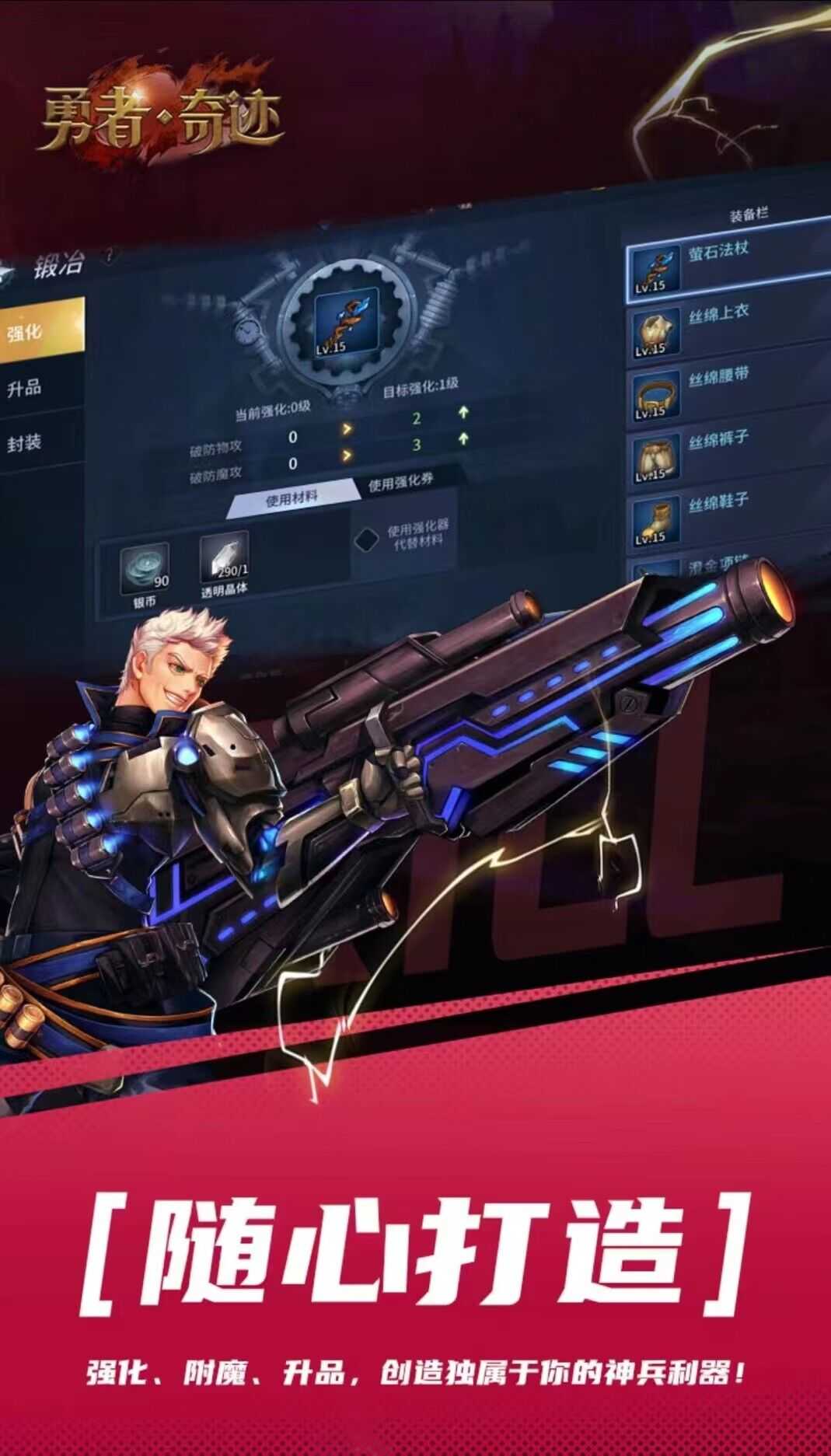Switch to the 使用材料 tab
831x1456 pixels.
pos(292,498)
